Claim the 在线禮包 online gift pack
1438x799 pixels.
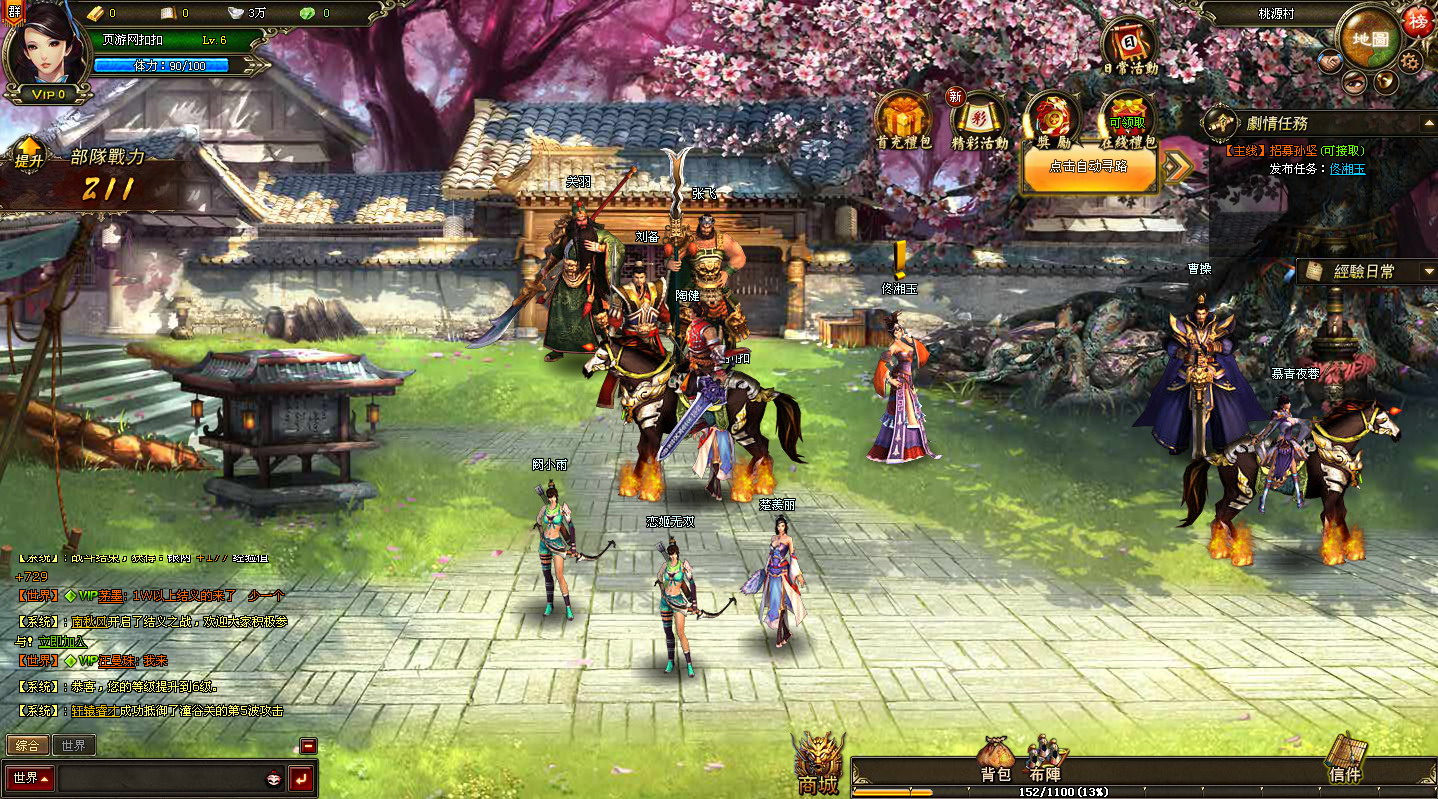click(1127, 119)
